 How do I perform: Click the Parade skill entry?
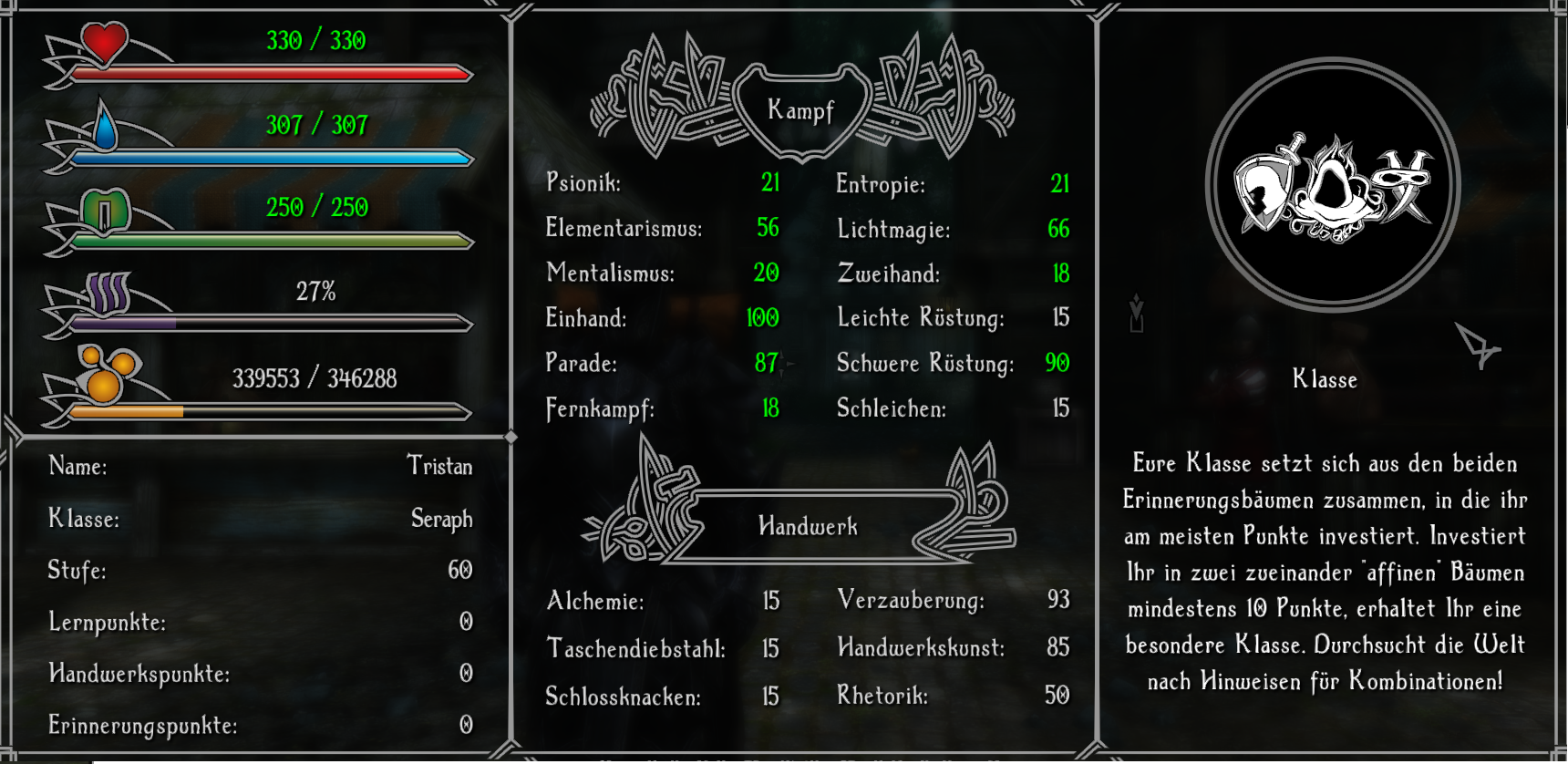click(x=663, y=363)
